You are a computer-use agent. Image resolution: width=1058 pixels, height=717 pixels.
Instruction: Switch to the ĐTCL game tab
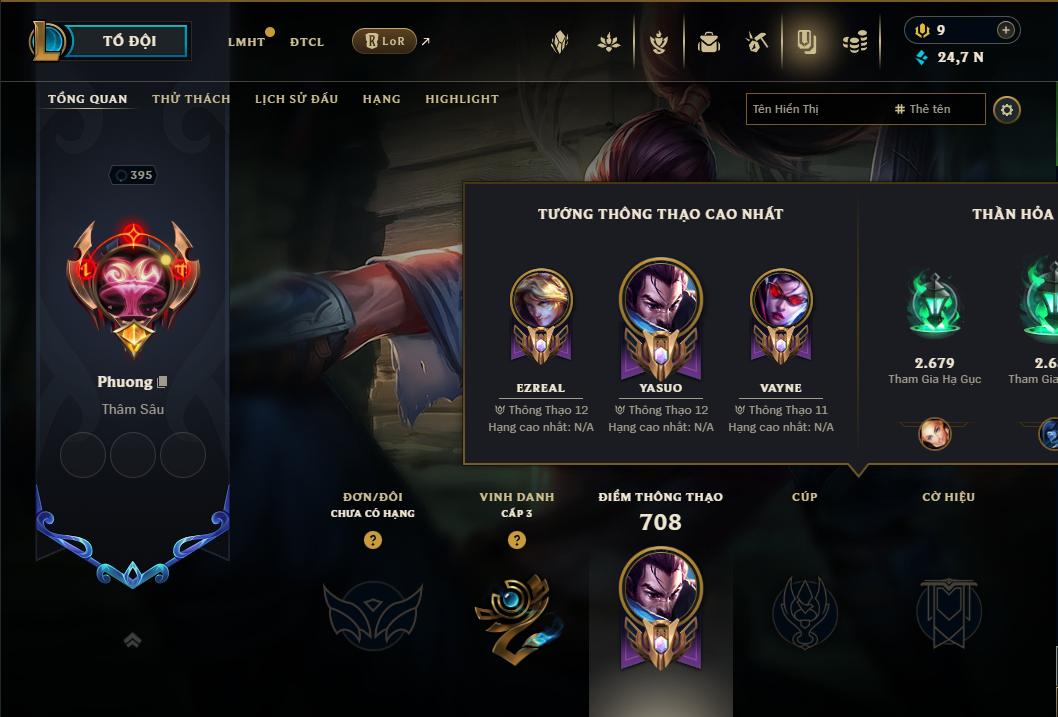pos(307,42)
